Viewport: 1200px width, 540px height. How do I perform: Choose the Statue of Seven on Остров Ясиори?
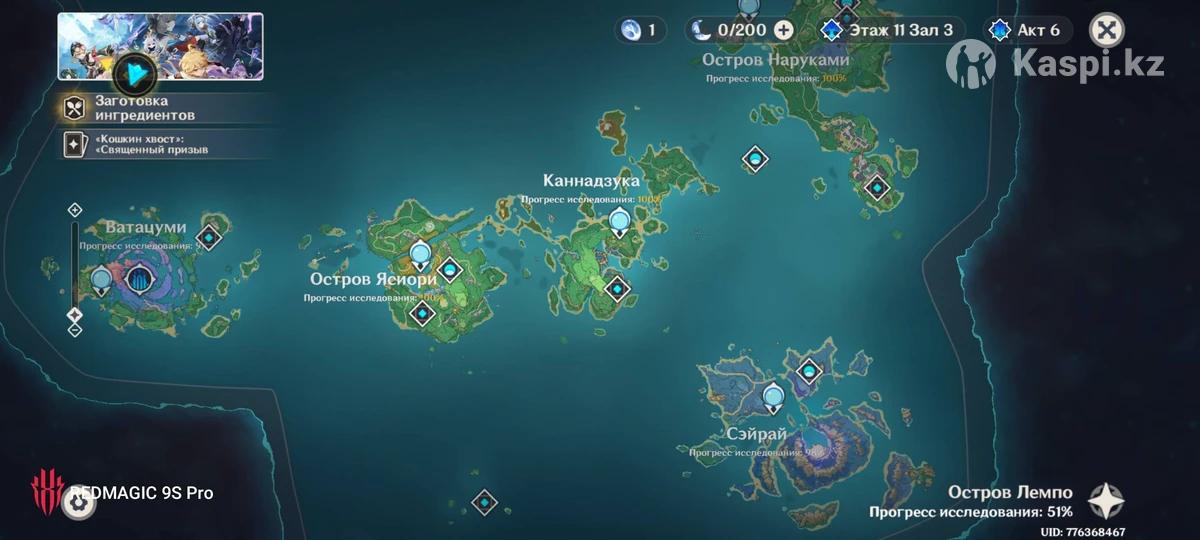(420, 256)
